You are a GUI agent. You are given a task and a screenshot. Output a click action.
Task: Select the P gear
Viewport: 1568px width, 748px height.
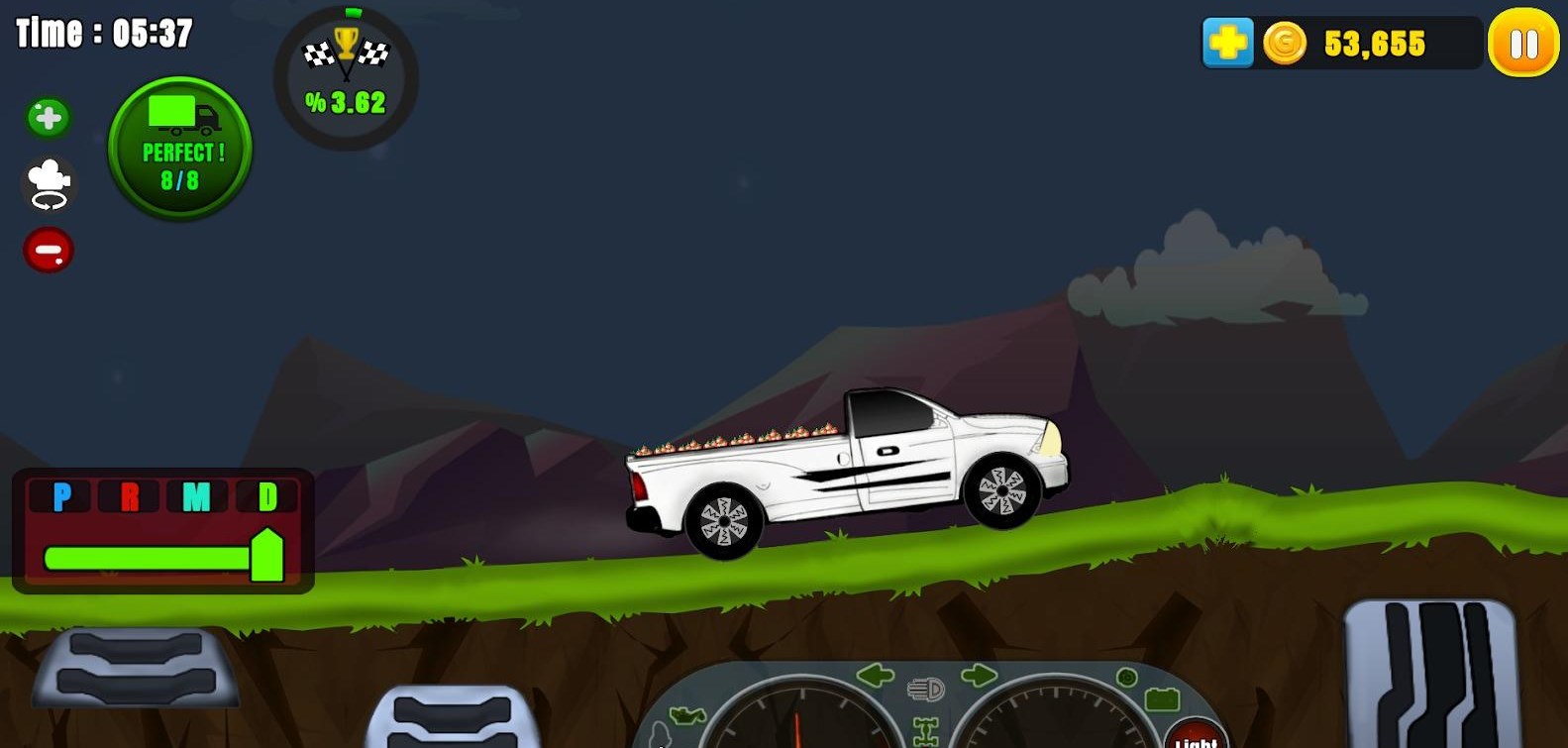[x=61, y=495]
